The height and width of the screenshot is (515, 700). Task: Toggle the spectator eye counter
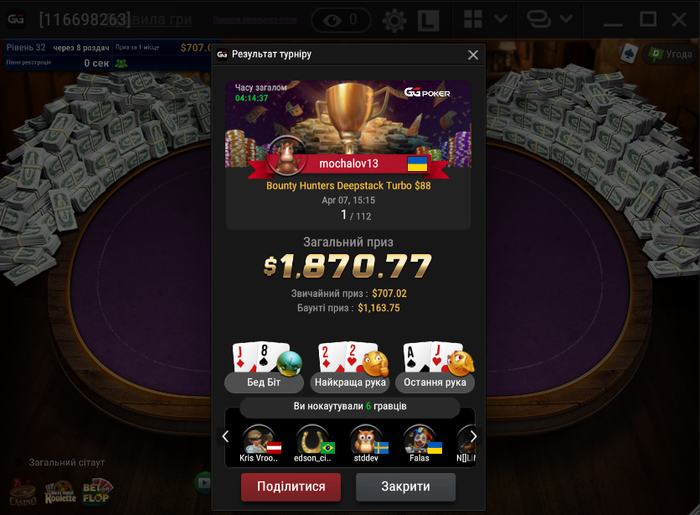[x=340, y=19]
